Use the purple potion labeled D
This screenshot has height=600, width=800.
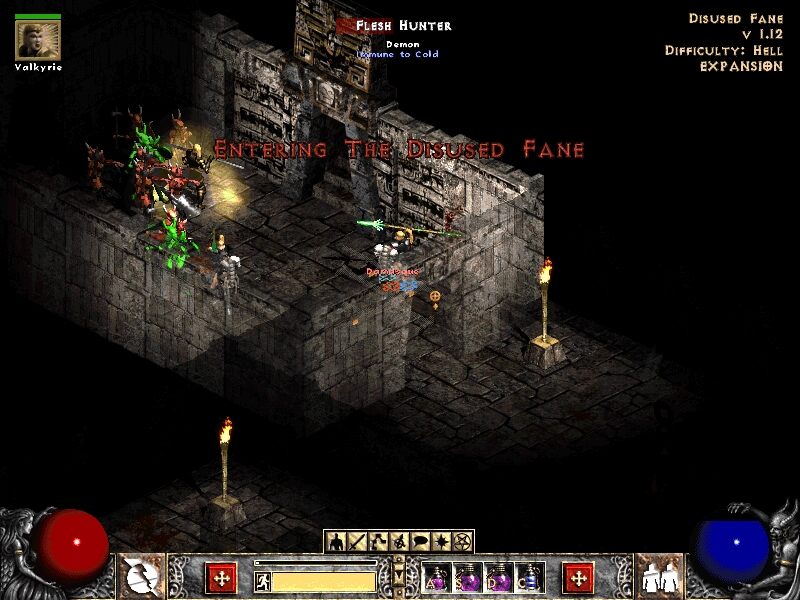(x=498, y=578)
